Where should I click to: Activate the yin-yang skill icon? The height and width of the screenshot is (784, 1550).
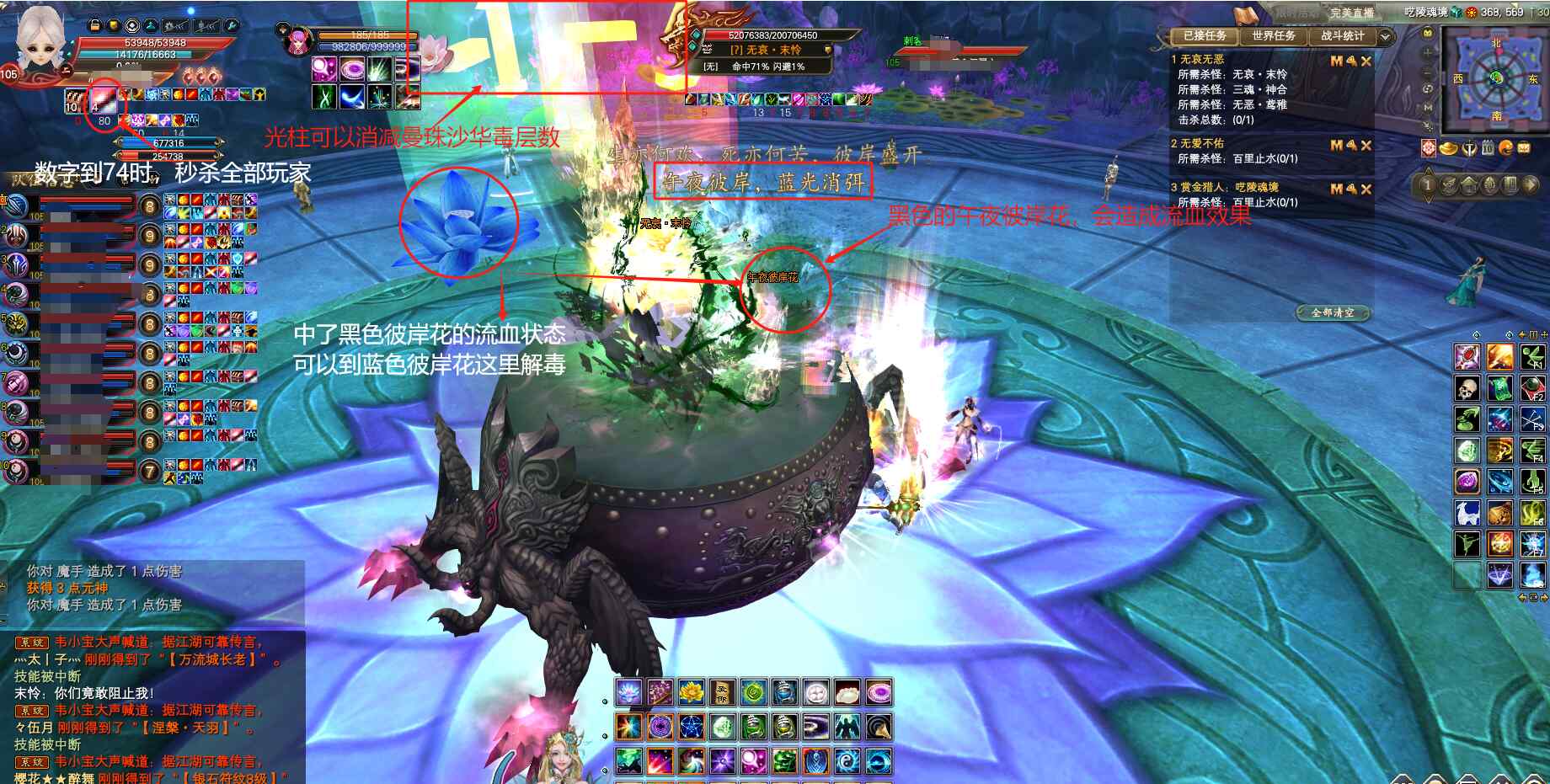(x=847, y=761)
